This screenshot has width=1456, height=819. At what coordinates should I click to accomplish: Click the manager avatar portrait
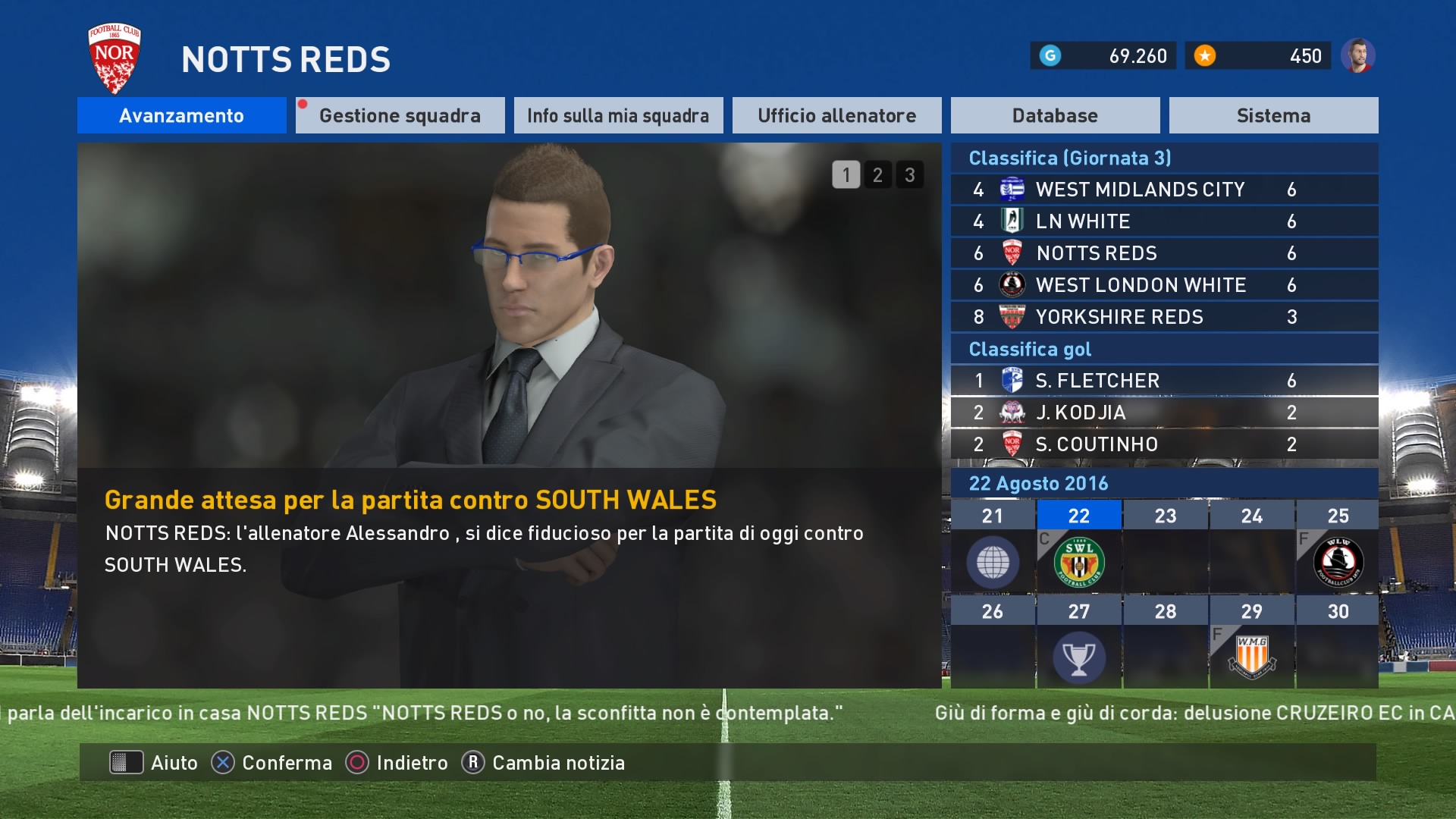(1357, 55)
